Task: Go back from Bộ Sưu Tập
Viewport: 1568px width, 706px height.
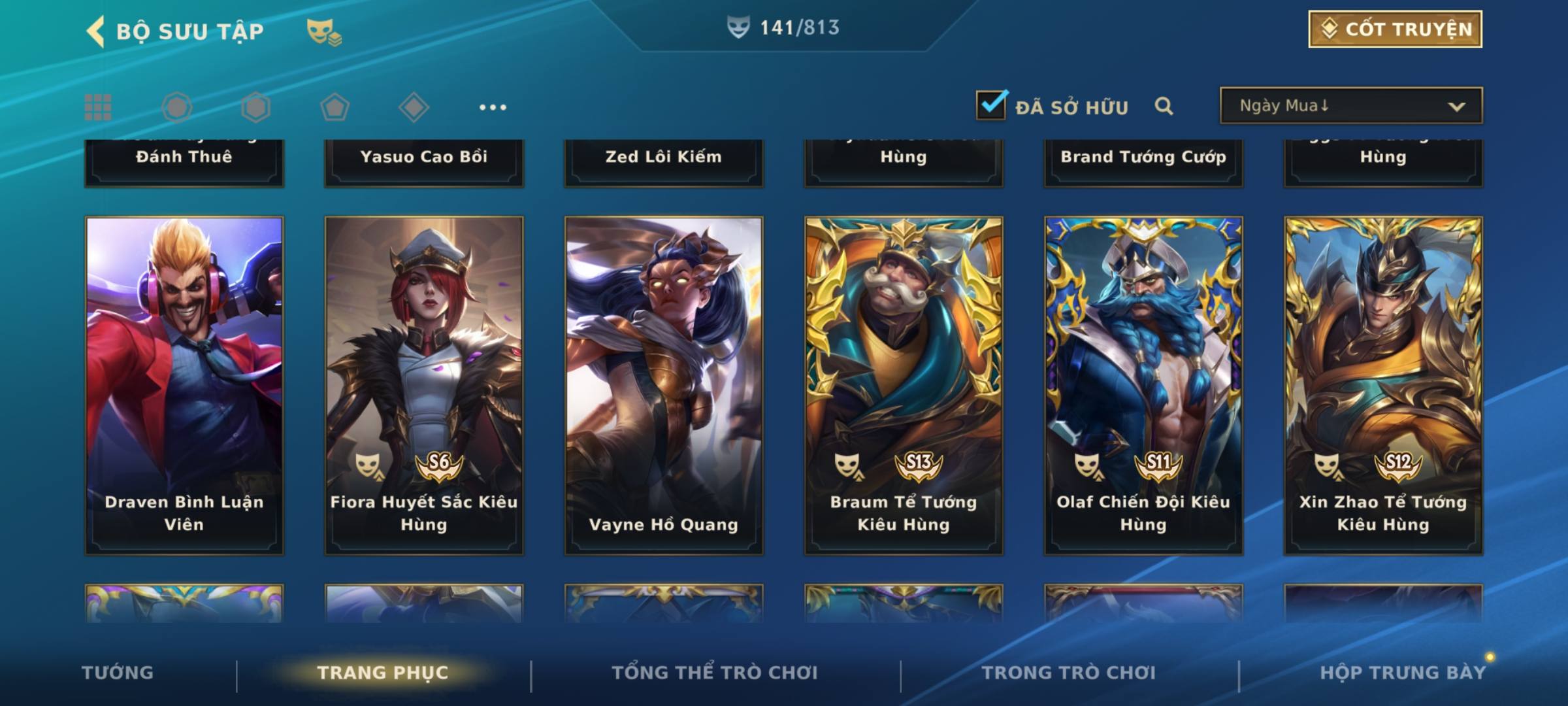Action: point(97,31)
